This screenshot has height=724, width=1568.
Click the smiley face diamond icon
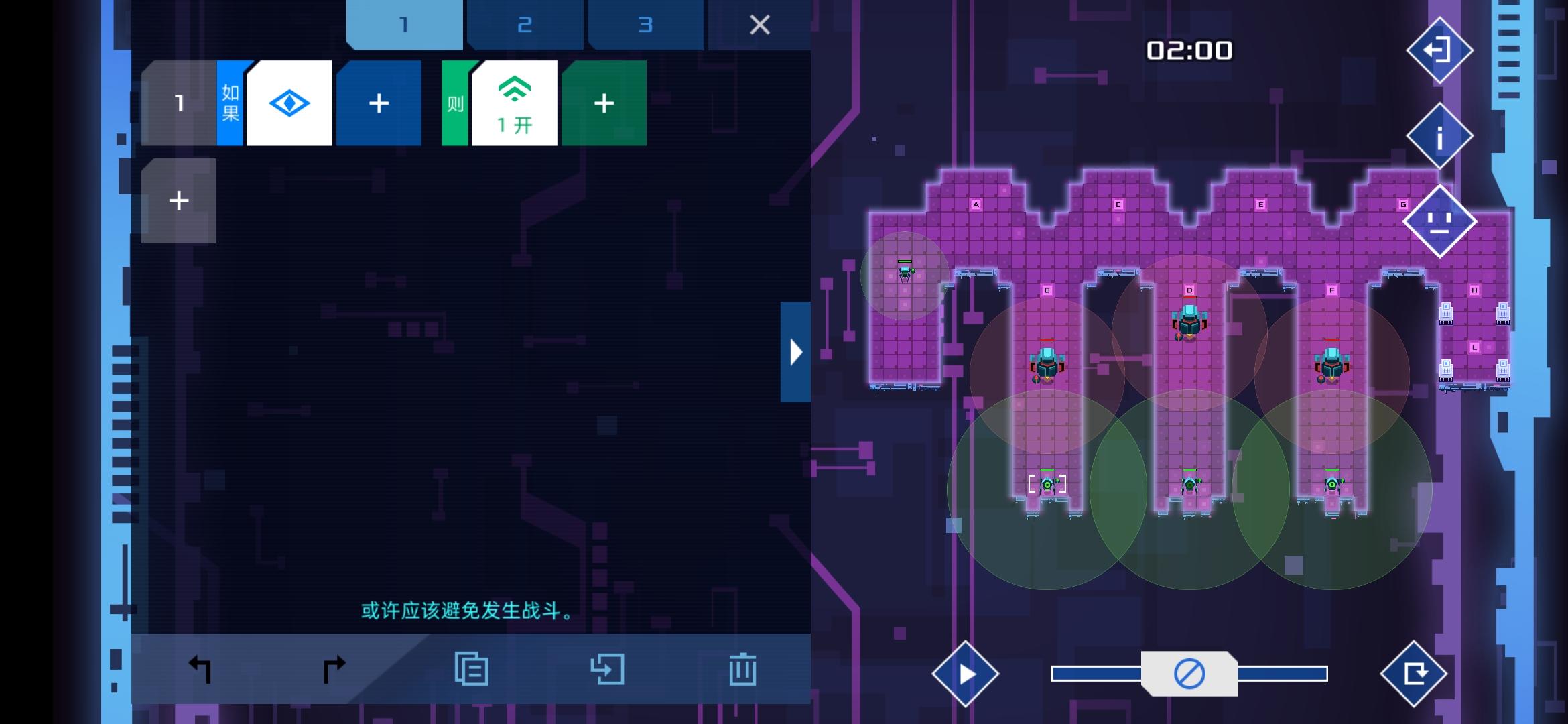point(1439,221)
